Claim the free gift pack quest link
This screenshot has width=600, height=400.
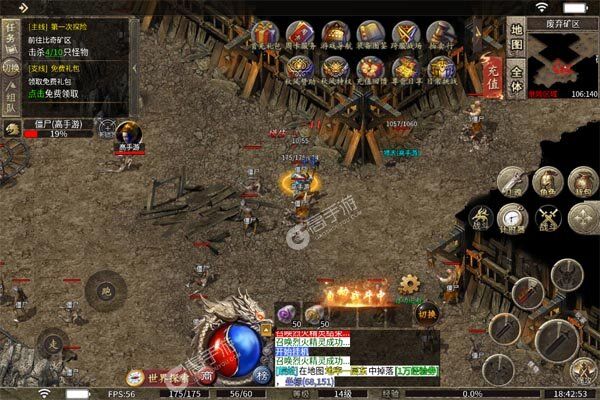coord(54,91)
